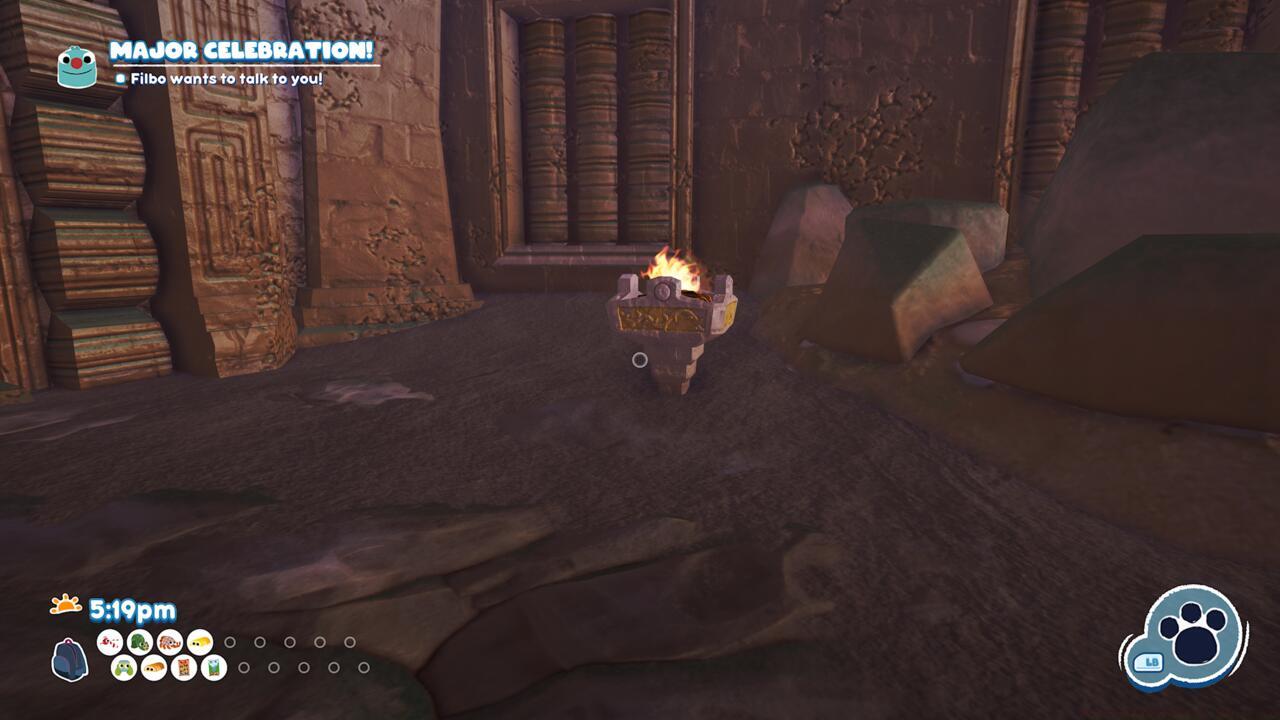This screenshot has height=720, width=1280.
Task: Select an empty slot in the top inventory row
Action: coord(231,642)
